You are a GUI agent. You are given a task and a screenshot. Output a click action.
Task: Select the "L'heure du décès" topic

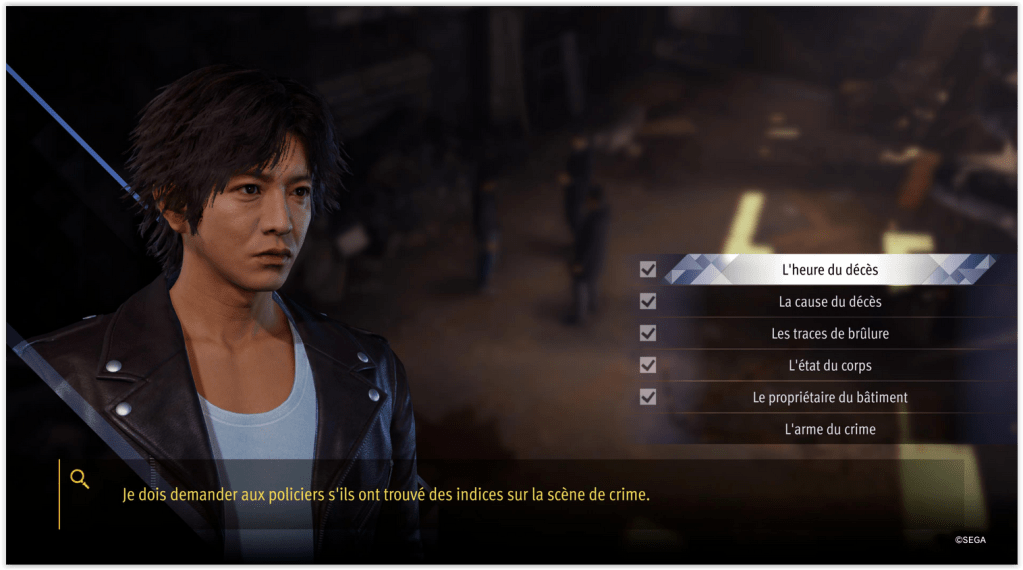tap(830, 269)
